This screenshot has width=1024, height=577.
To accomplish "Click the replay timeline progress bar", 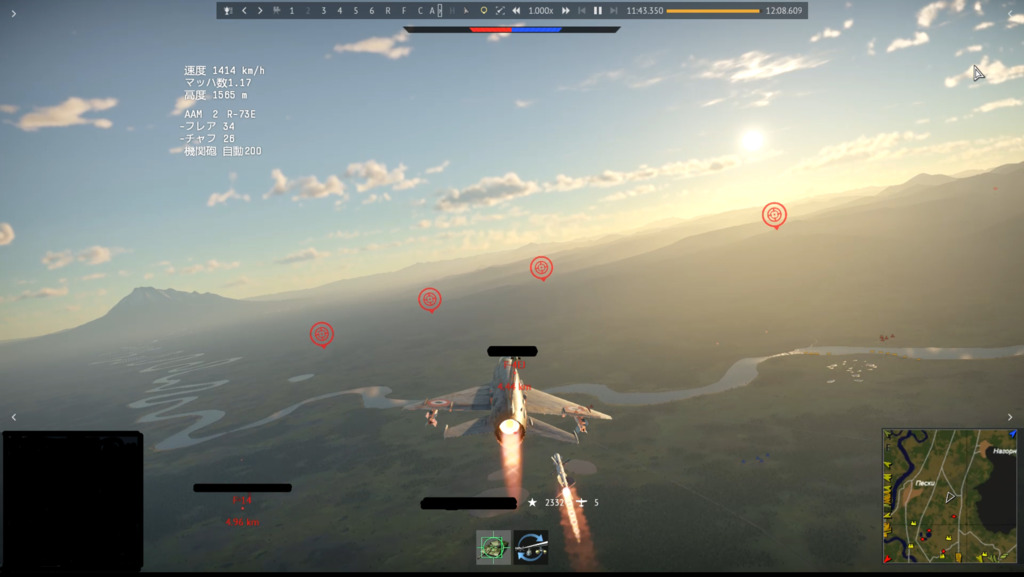I will point(712,10).
